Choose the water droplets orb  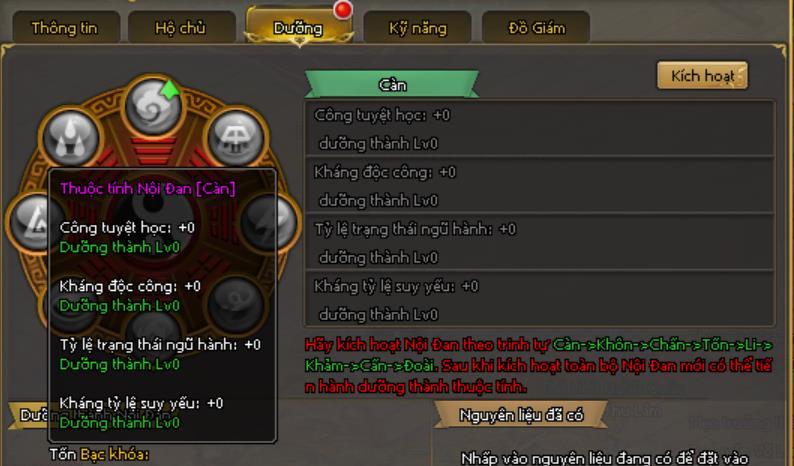(x=70, y=138)
